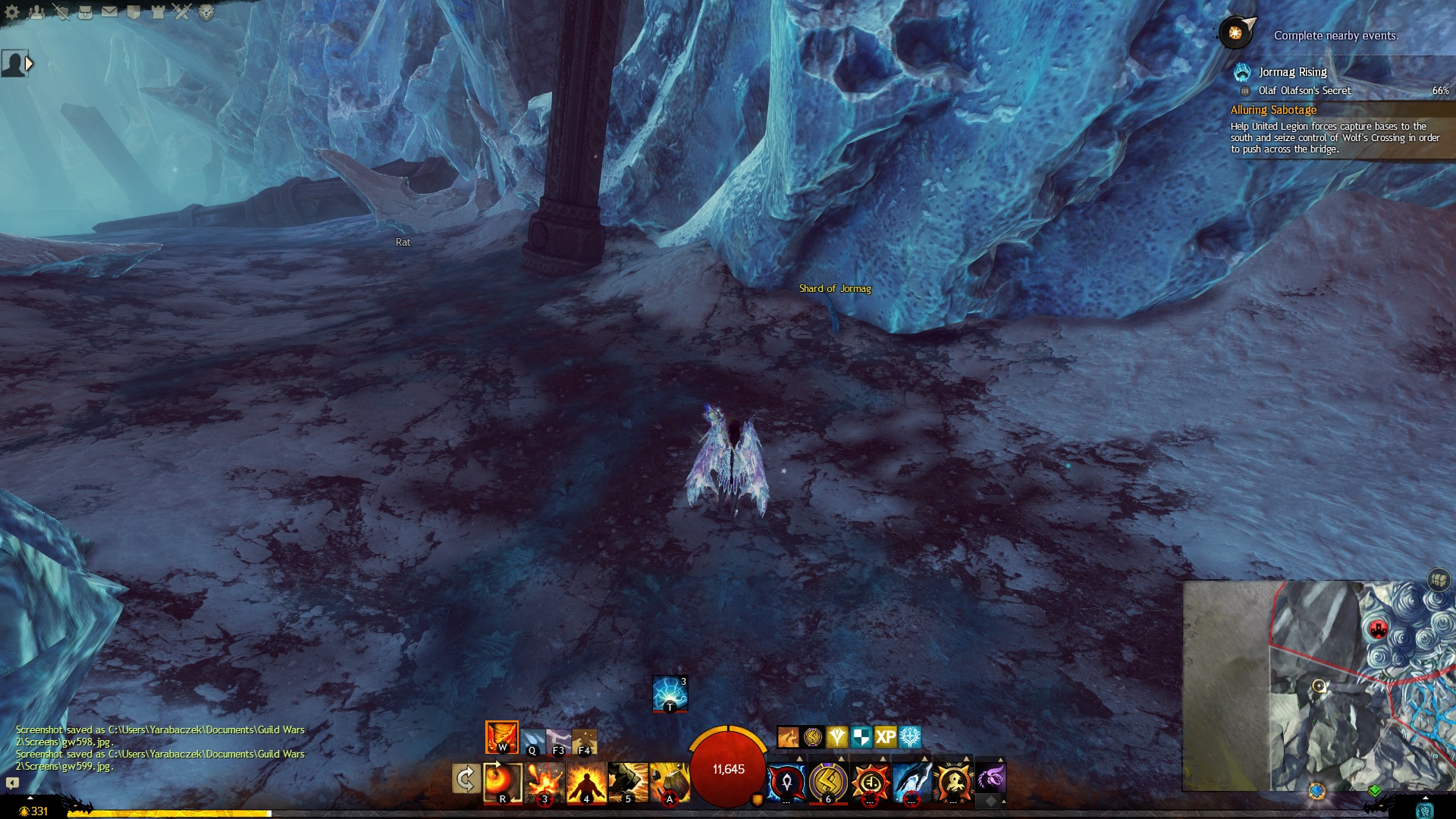
Task: Open the World vs. World castle-tower icon
Action: tap(158, 11)
